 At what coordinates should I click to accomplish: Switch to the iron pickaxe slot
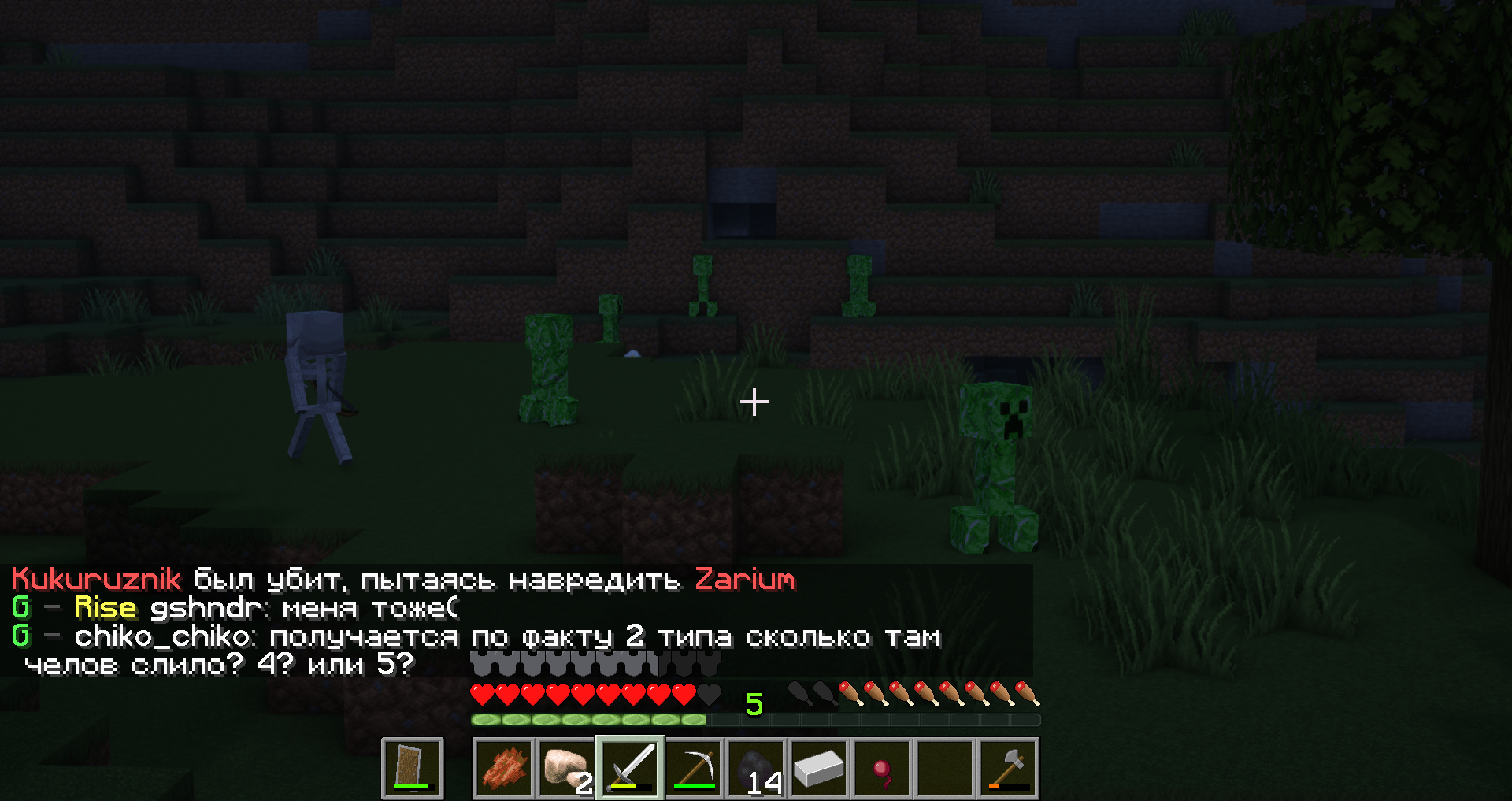693,768
